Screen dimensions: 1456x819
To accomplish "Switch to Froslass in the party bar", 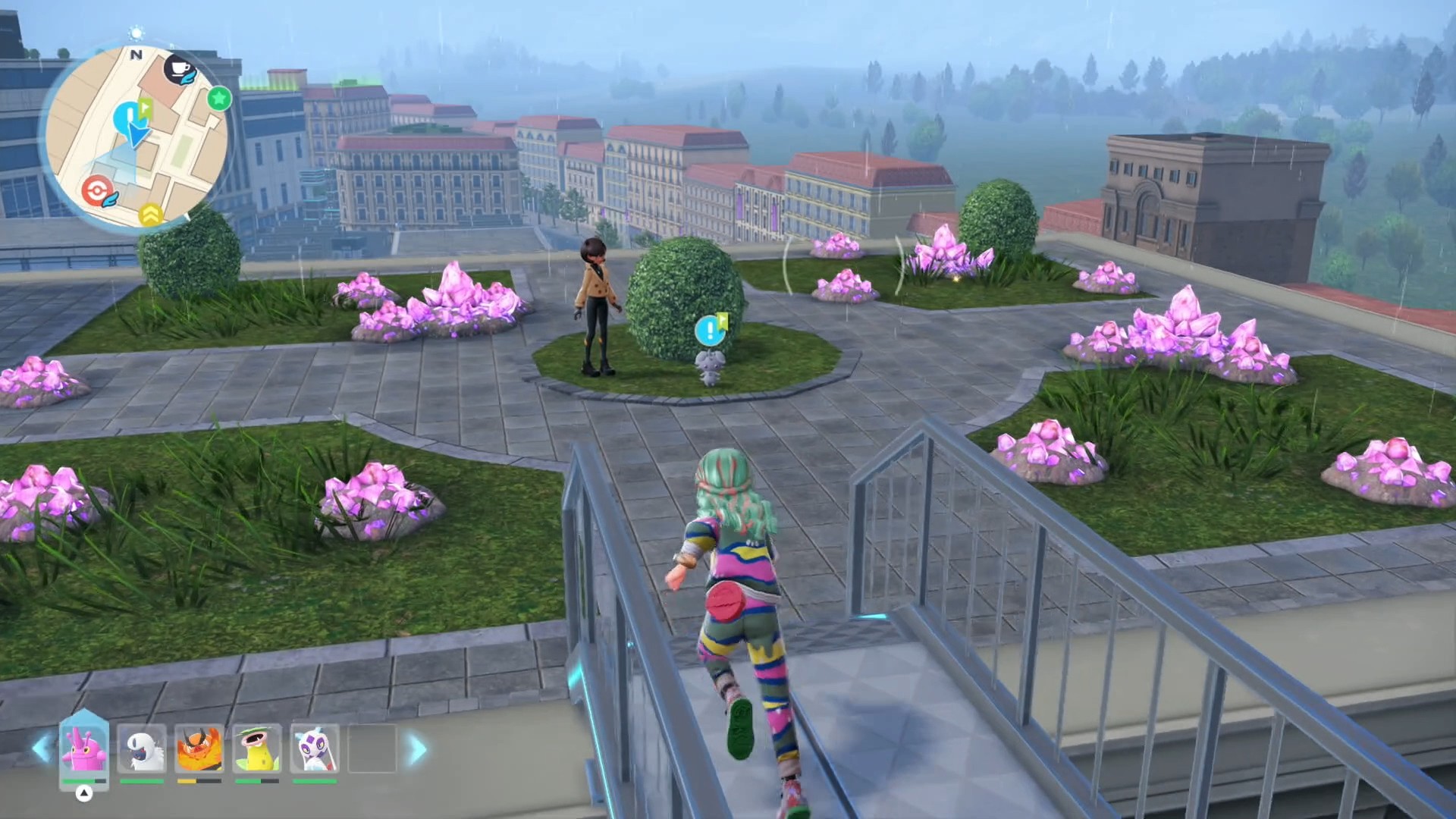I will [x=314, y=749].
